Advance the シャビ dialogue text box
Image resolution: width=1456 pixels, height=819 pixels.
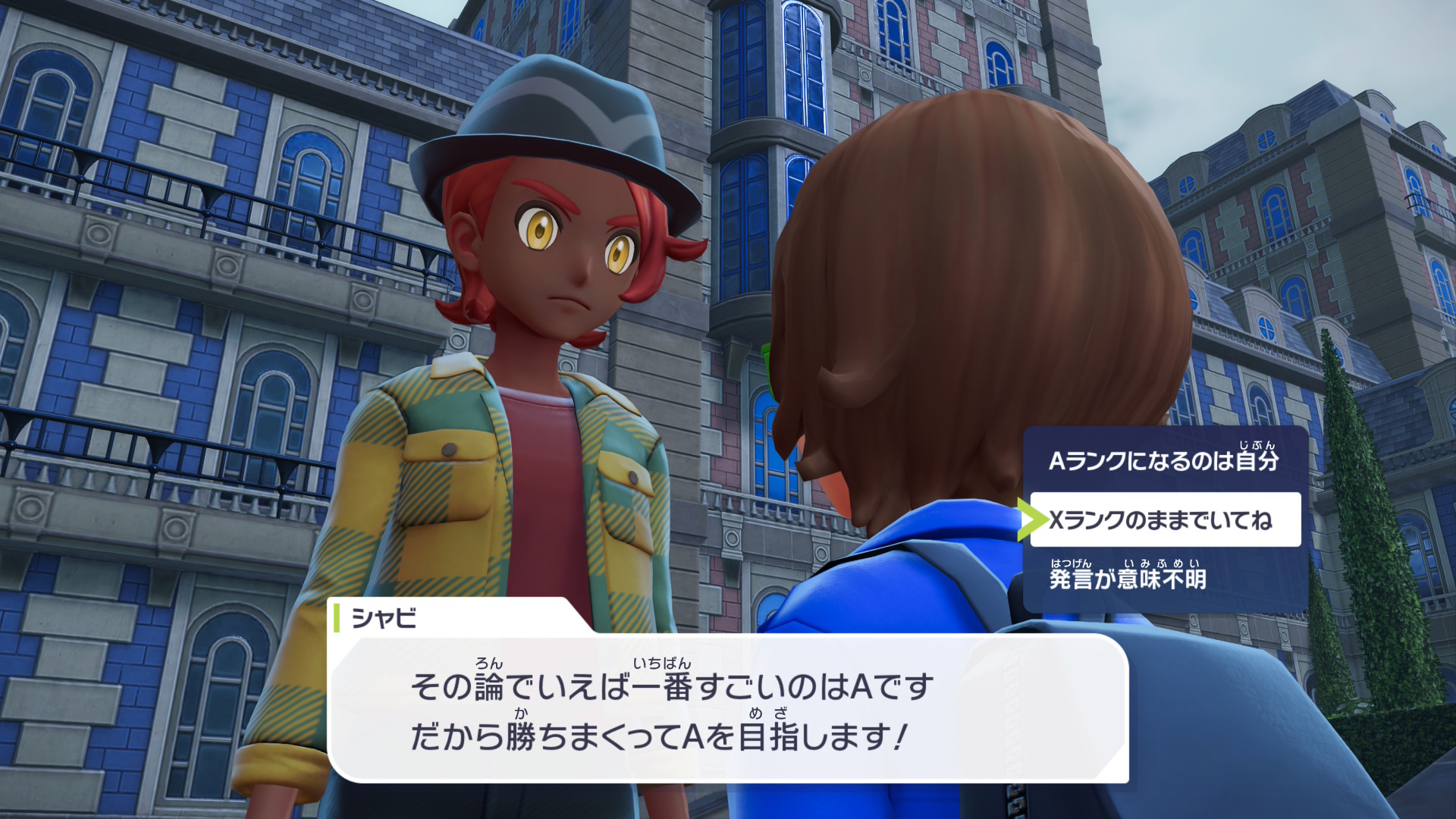[x=728, y=710]
